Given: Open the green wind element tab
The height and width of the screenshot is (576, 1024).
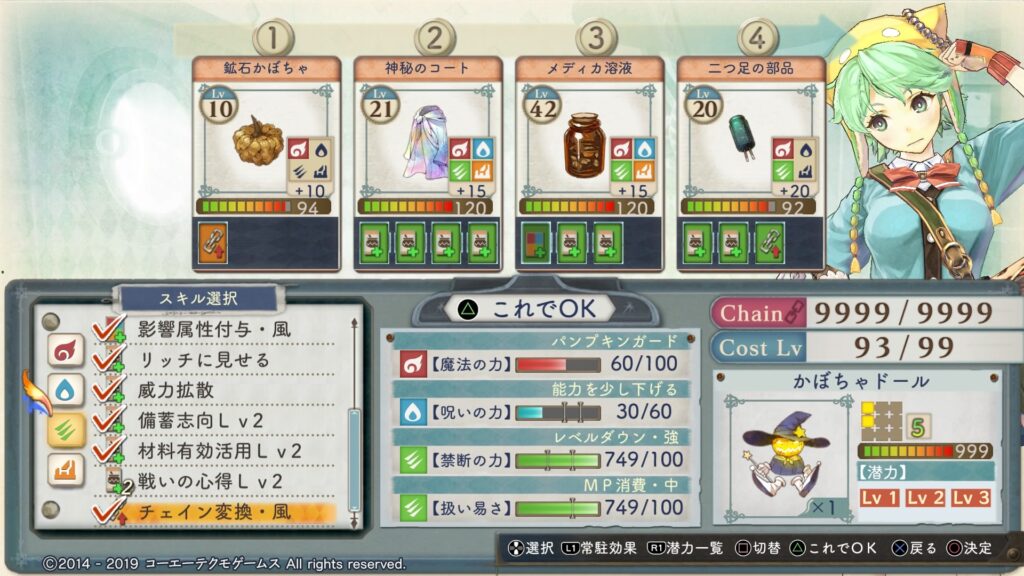Looking at the screenshot, I should pos(64,430).
